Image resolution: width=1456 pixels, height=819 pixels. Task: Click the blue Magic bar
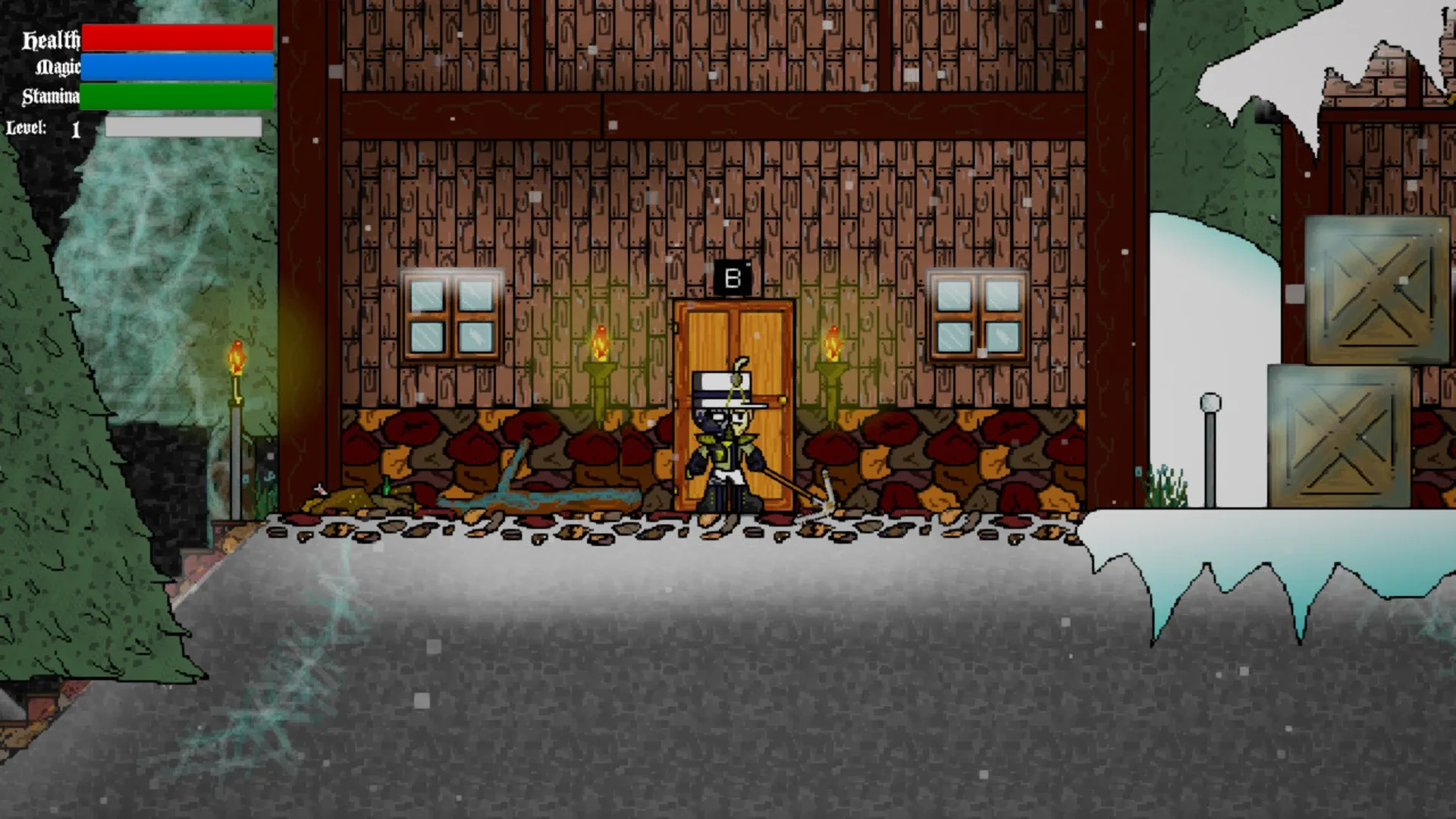(176, 67)
